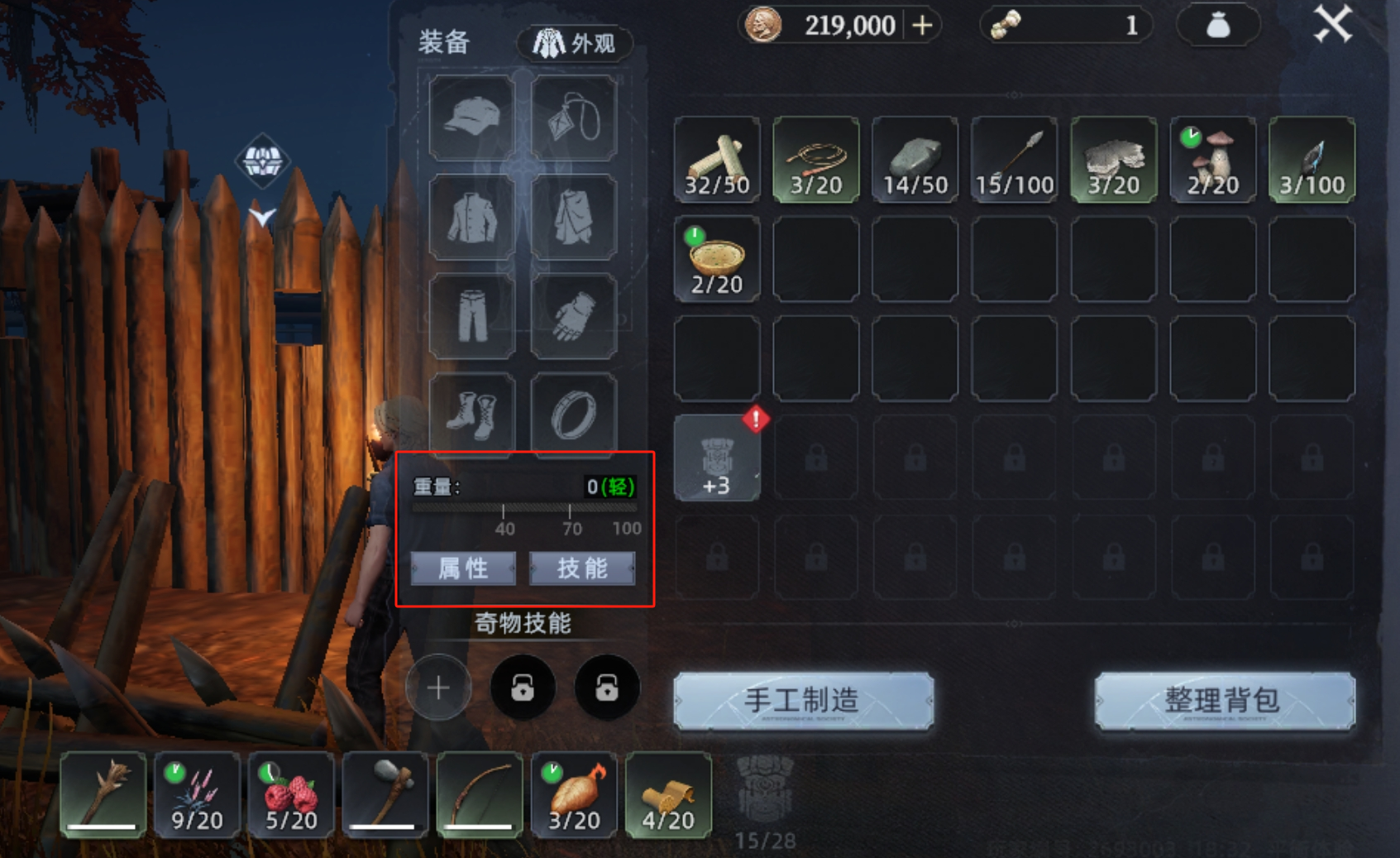Select the wood logs stack 32/50
Screen dimensions: 1400x858
pyautogui.click(x=717, y=160)
